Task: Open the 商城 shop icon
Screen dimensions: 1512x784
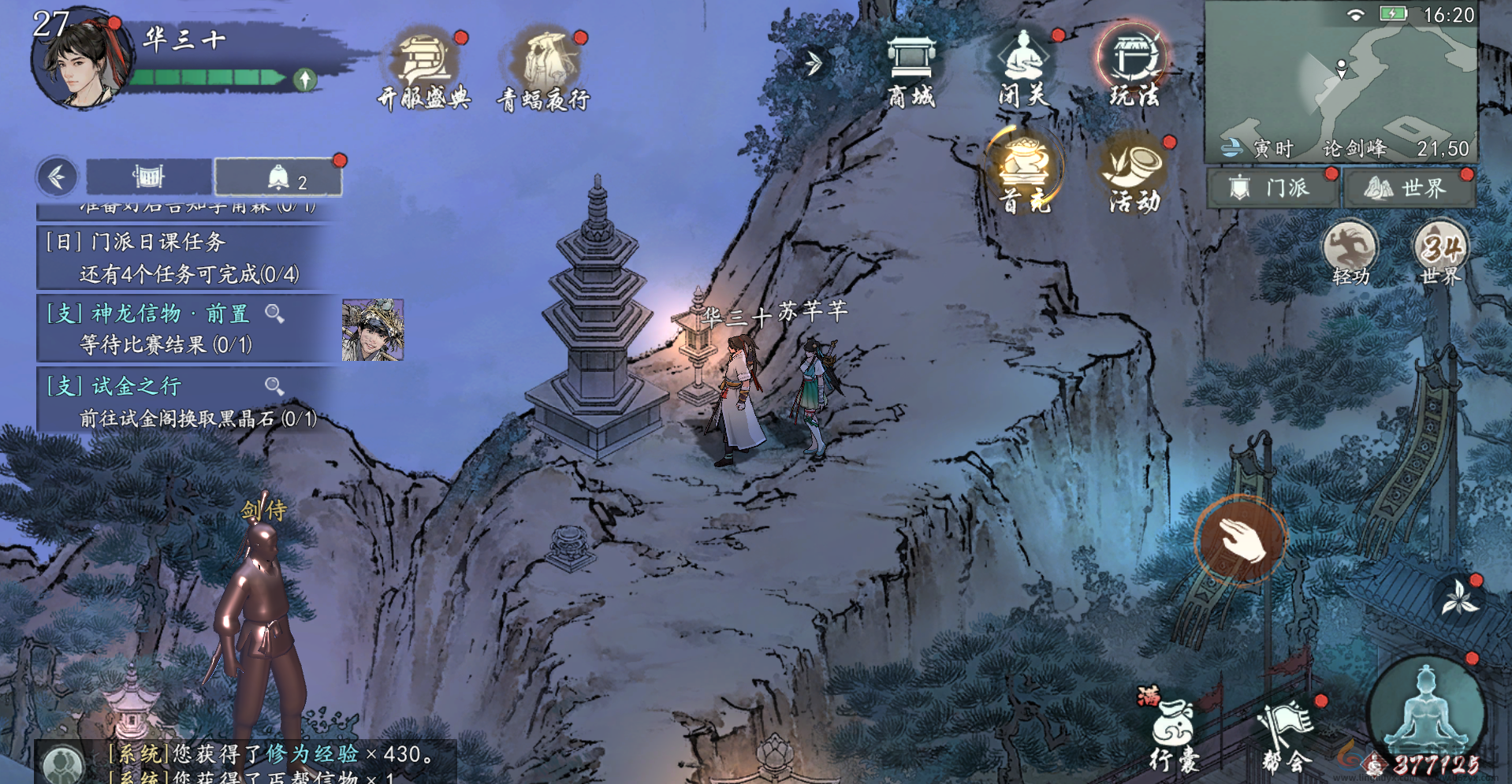Action: [911, 71]
